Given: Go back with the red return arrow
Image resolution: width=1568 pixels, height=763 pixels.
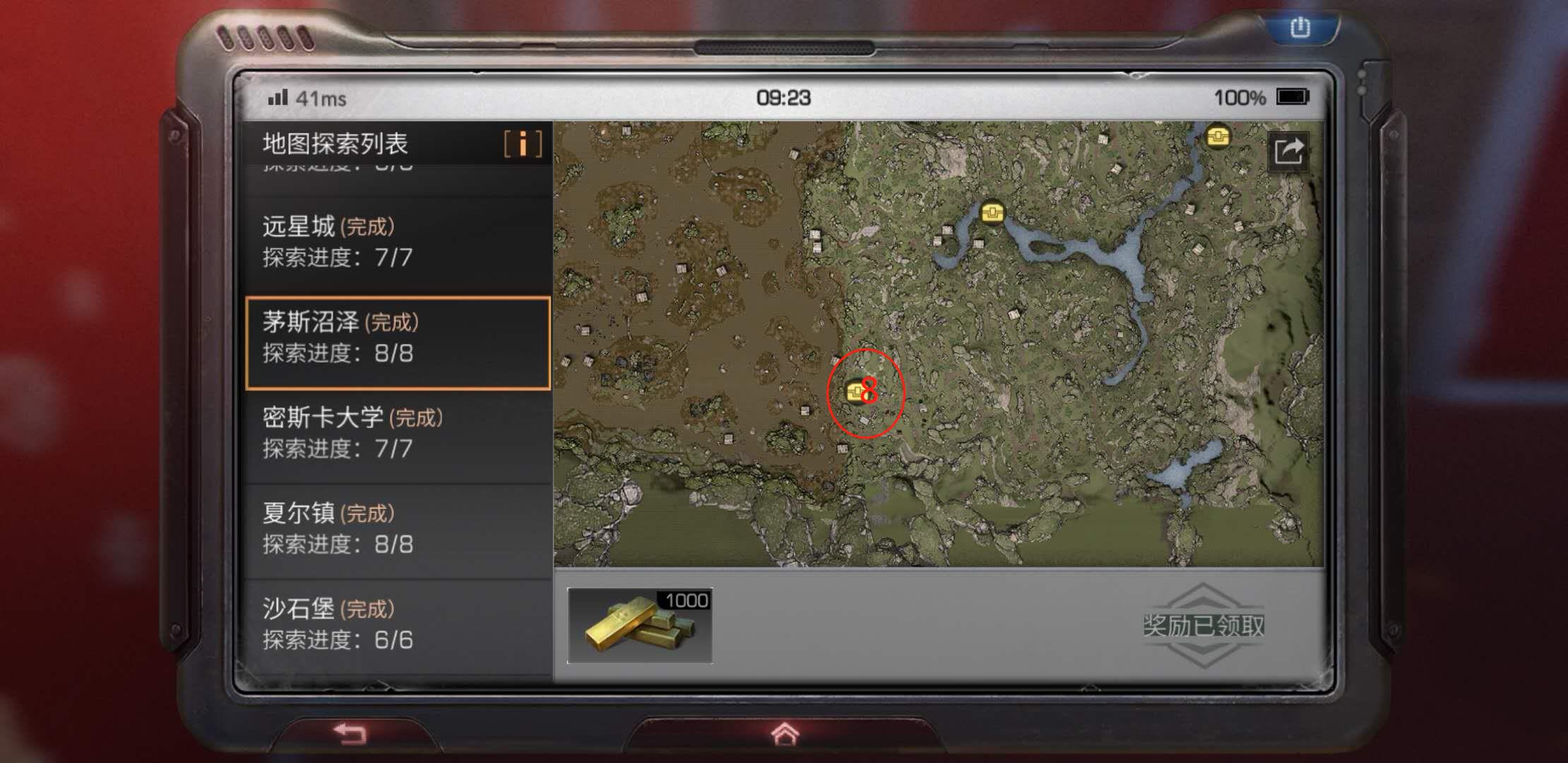Looking at the screenshot, I should (350, 734).
